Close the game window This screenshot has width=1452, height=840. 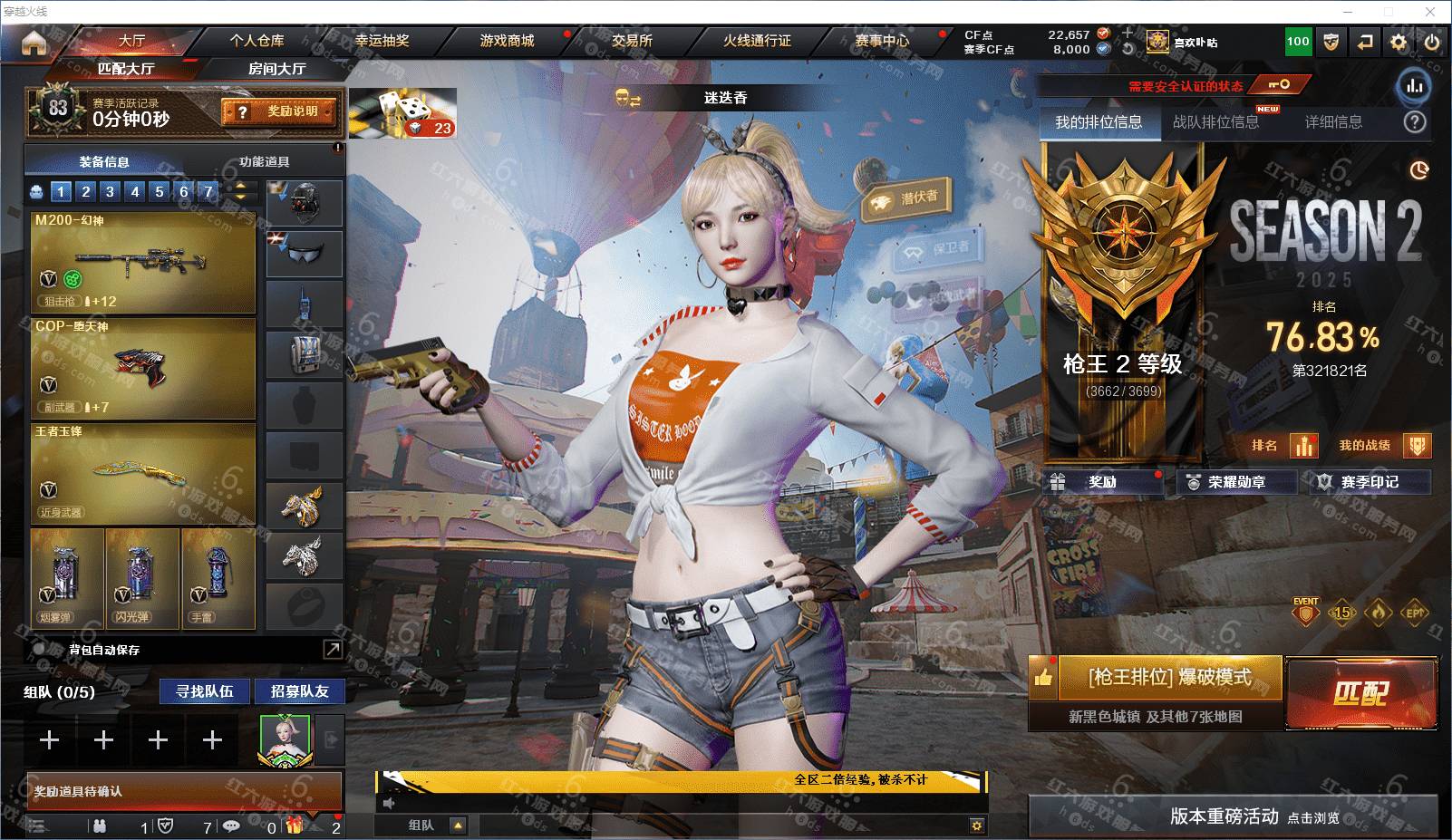pyautogui.click(x=1431, y=12)
